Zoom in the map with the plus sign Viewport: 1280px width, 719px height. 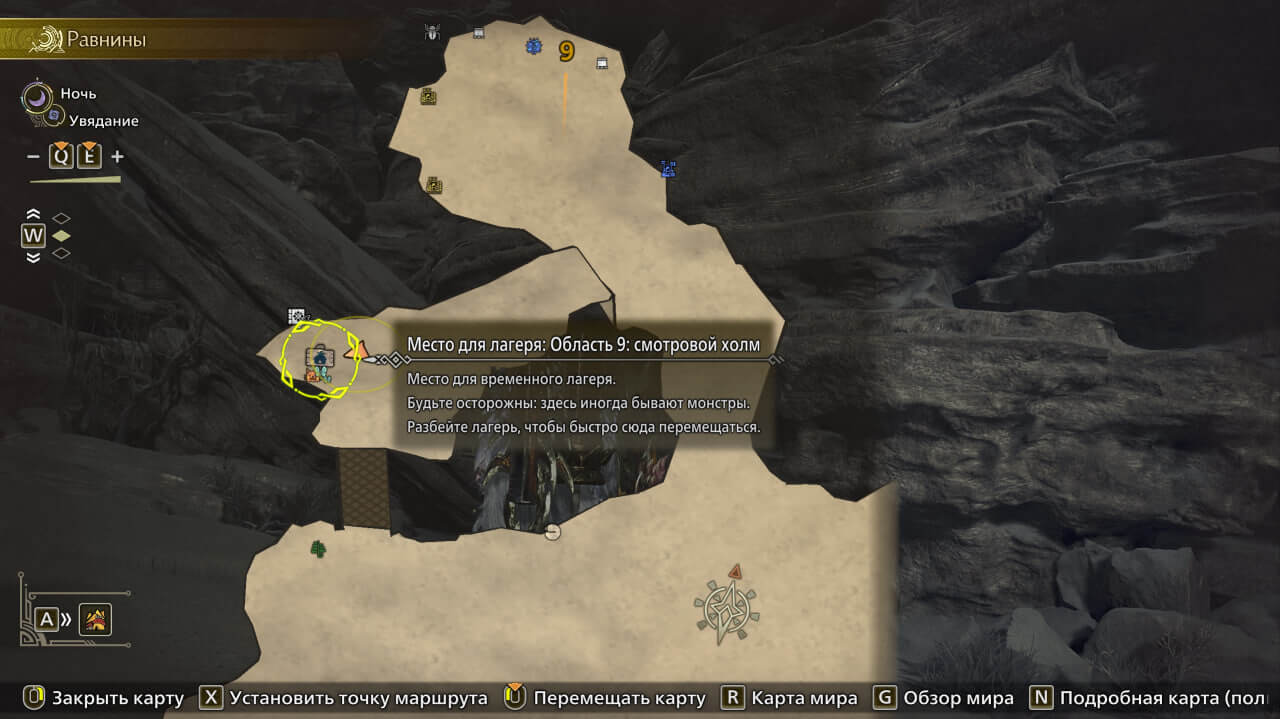[117, 156]
